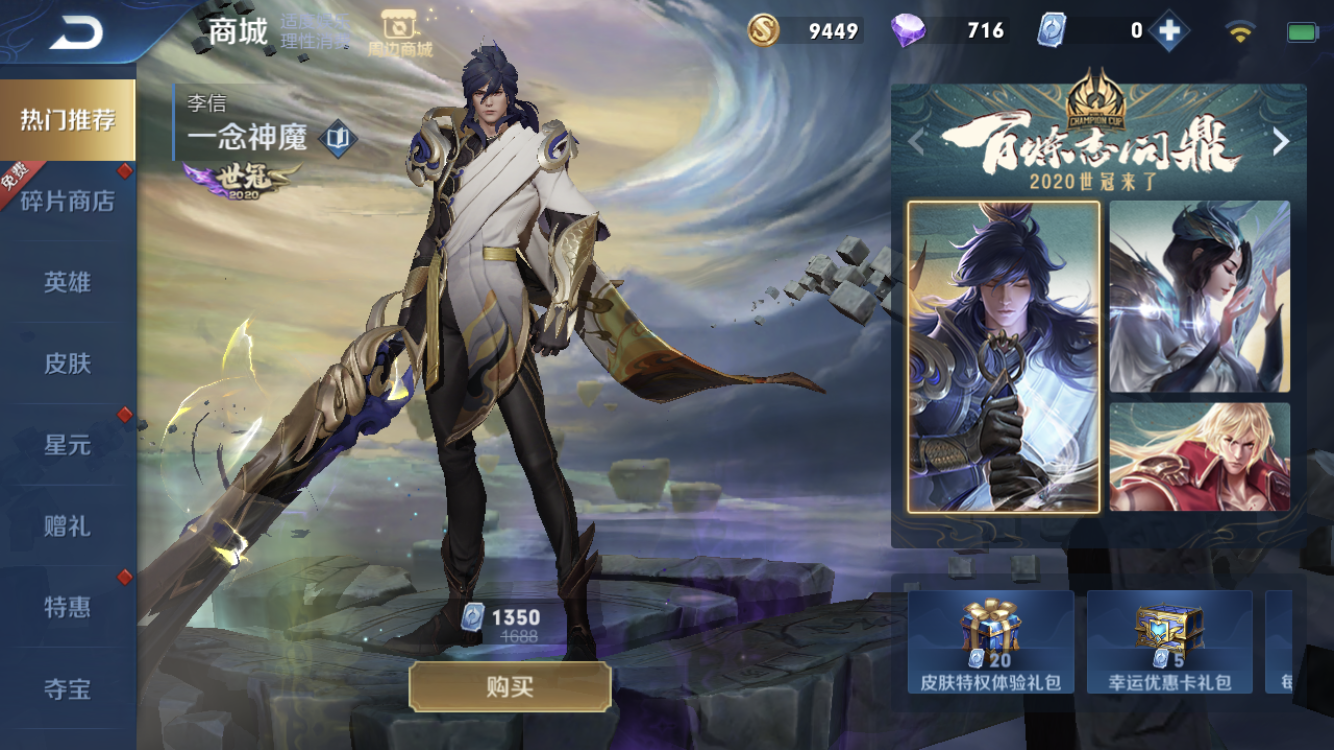
Task: Open the 赠礼 tab
Action: (x=68, y=525)
